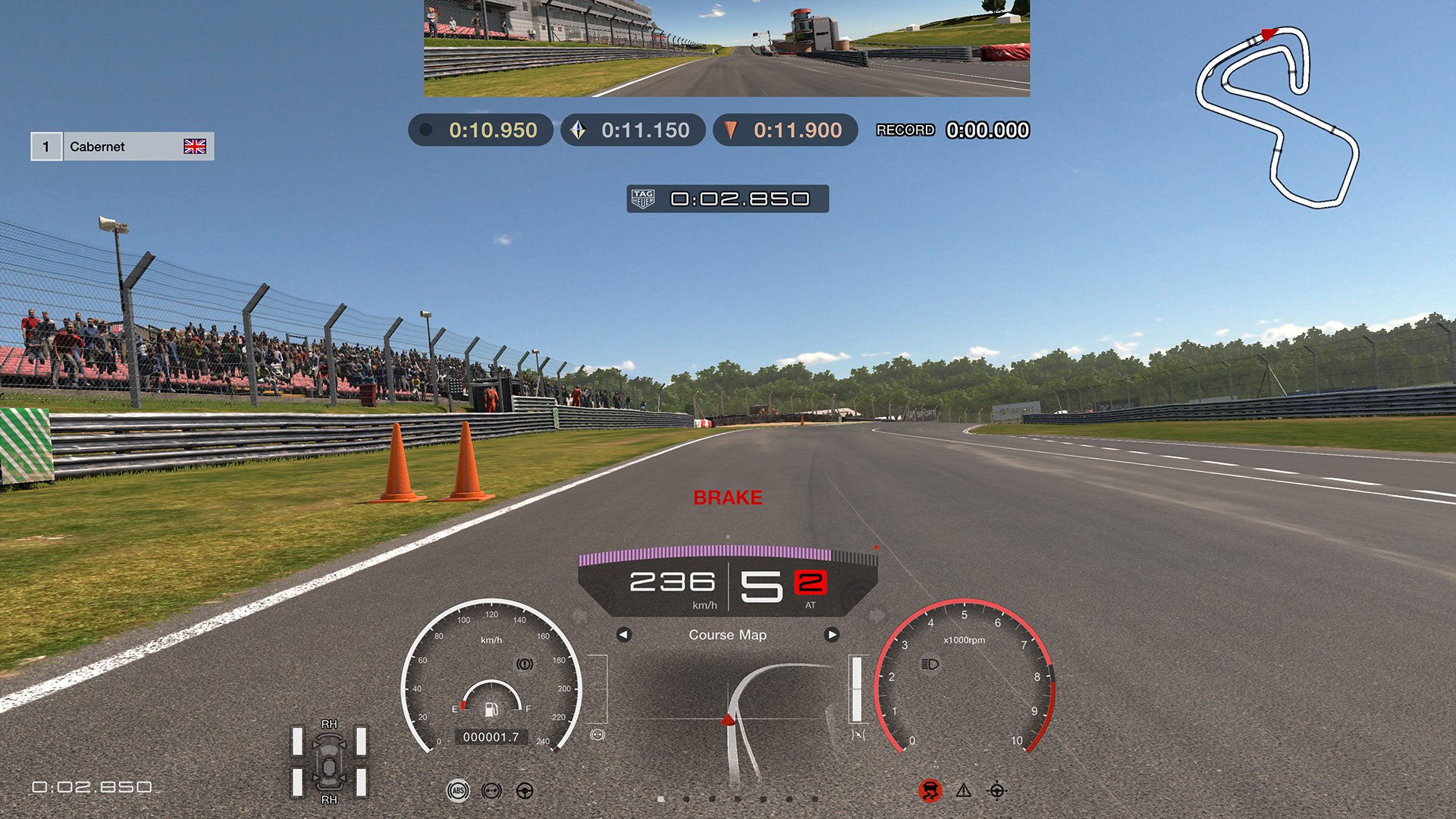Select the ABS status icon
The width and height of the screenshot is (1456, 819).
tap(459, 789)
